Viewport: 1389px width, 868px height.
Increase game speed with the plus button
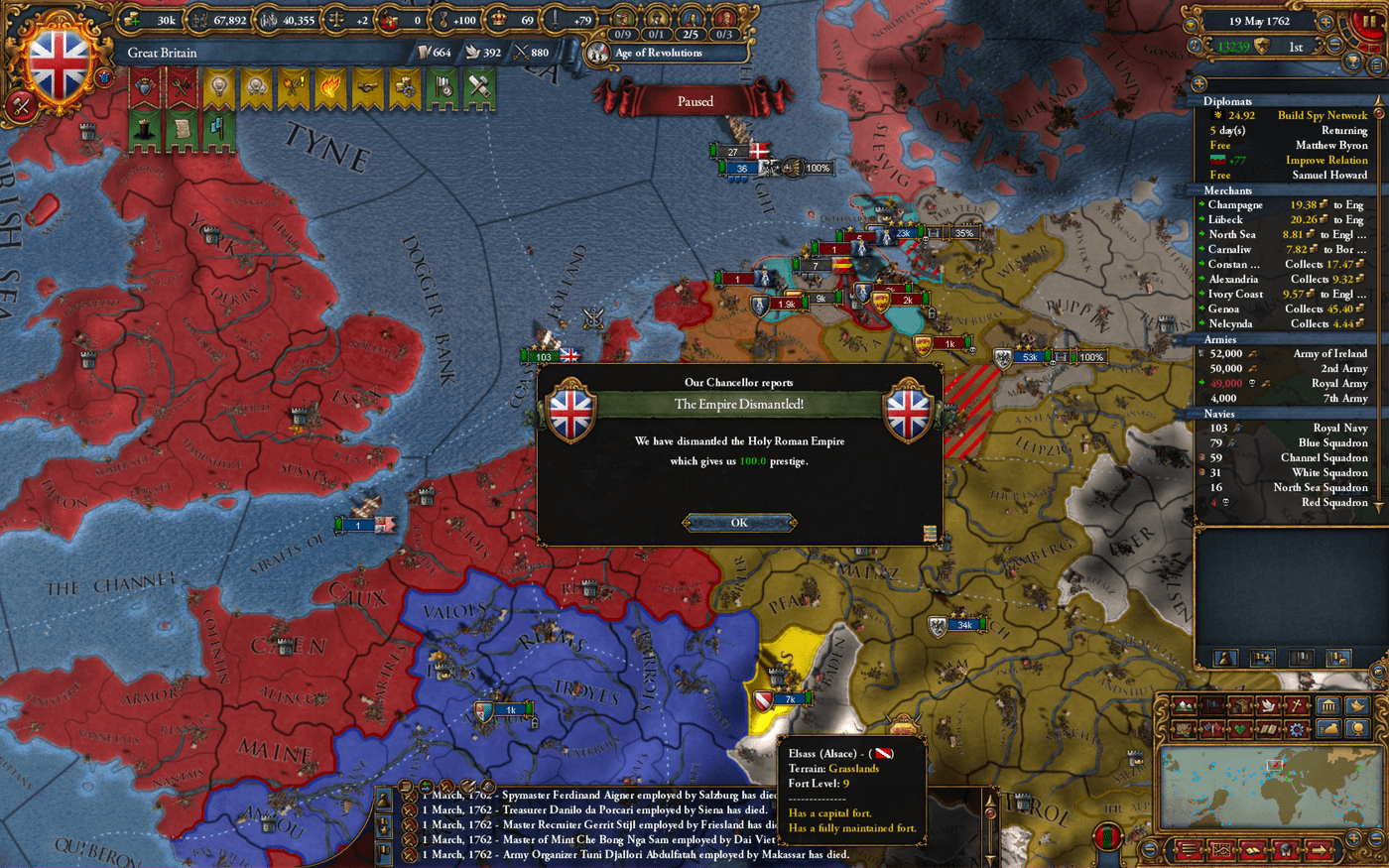pyautogui.click(x=1325, y=21)
